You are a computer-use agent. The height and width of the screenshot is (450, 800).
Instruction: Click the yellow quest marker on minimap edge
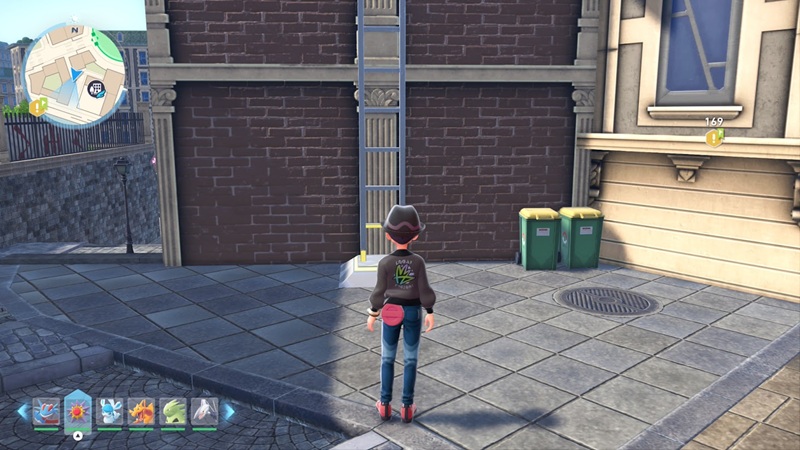click(x=38, y=106)
